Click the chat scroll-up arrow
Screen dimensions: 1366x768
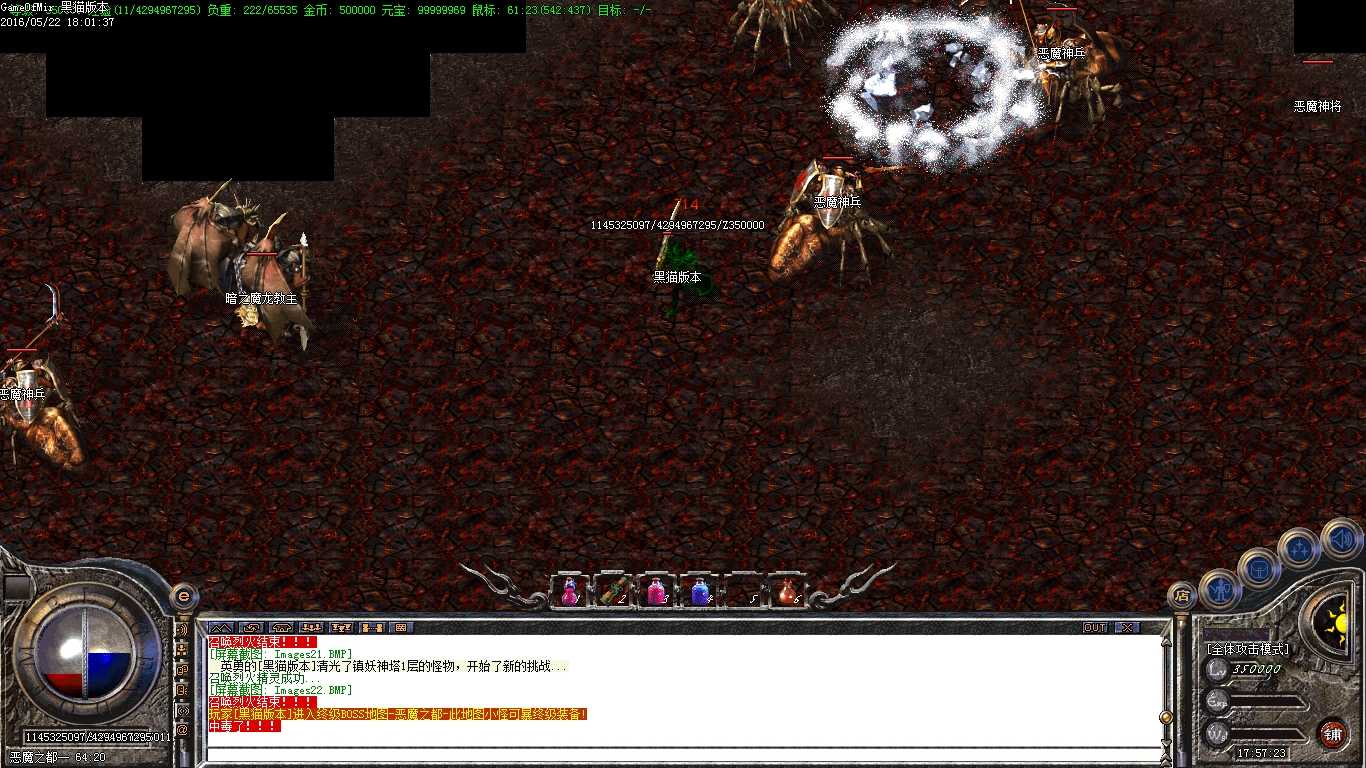[1166, 641]
